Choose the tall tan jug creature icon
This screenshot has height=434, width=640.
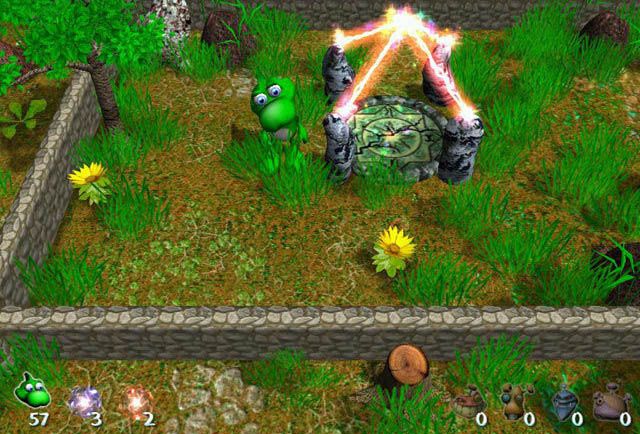(516, 401)
